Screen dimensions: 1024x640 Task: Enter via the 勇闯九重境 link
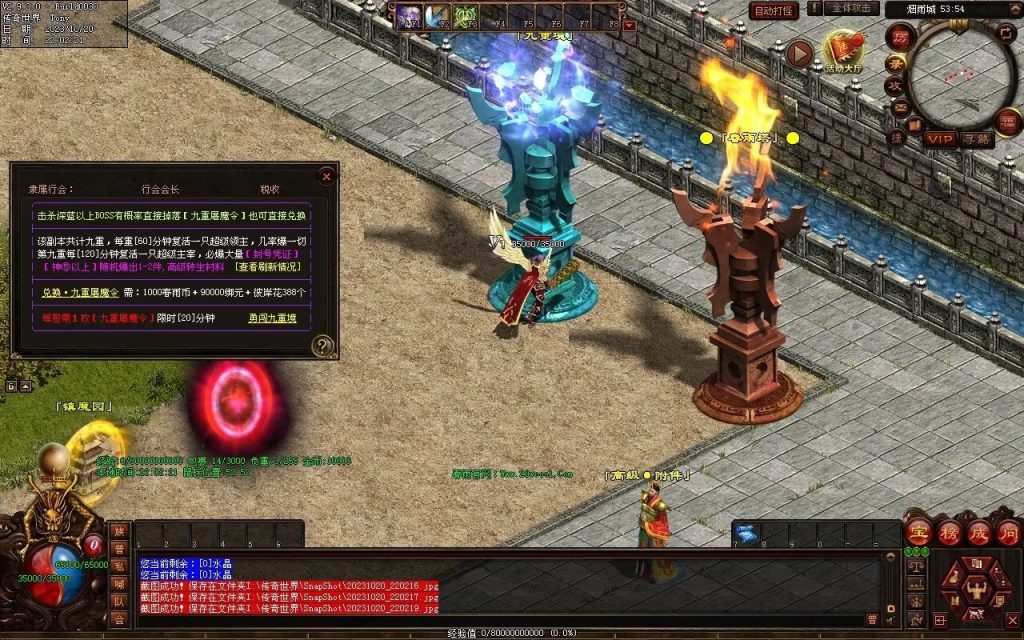pos(272,318)
